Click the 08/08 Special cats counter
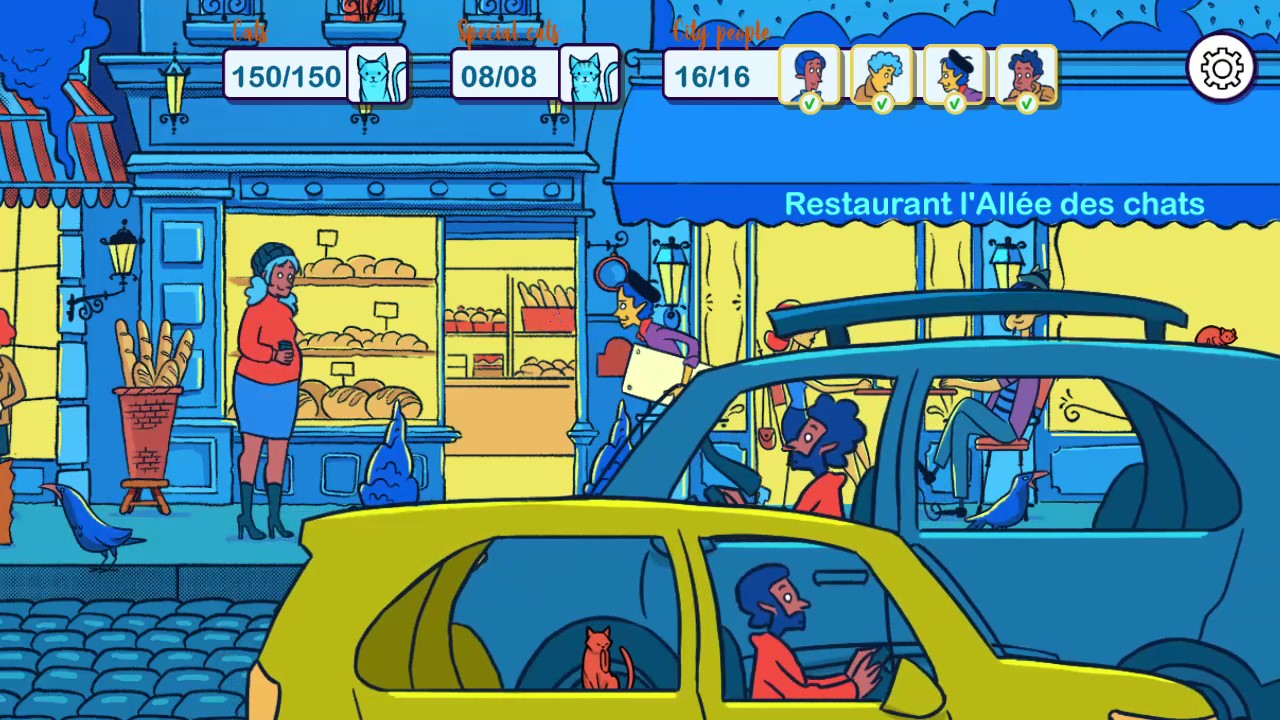 [x=498, y=75]
